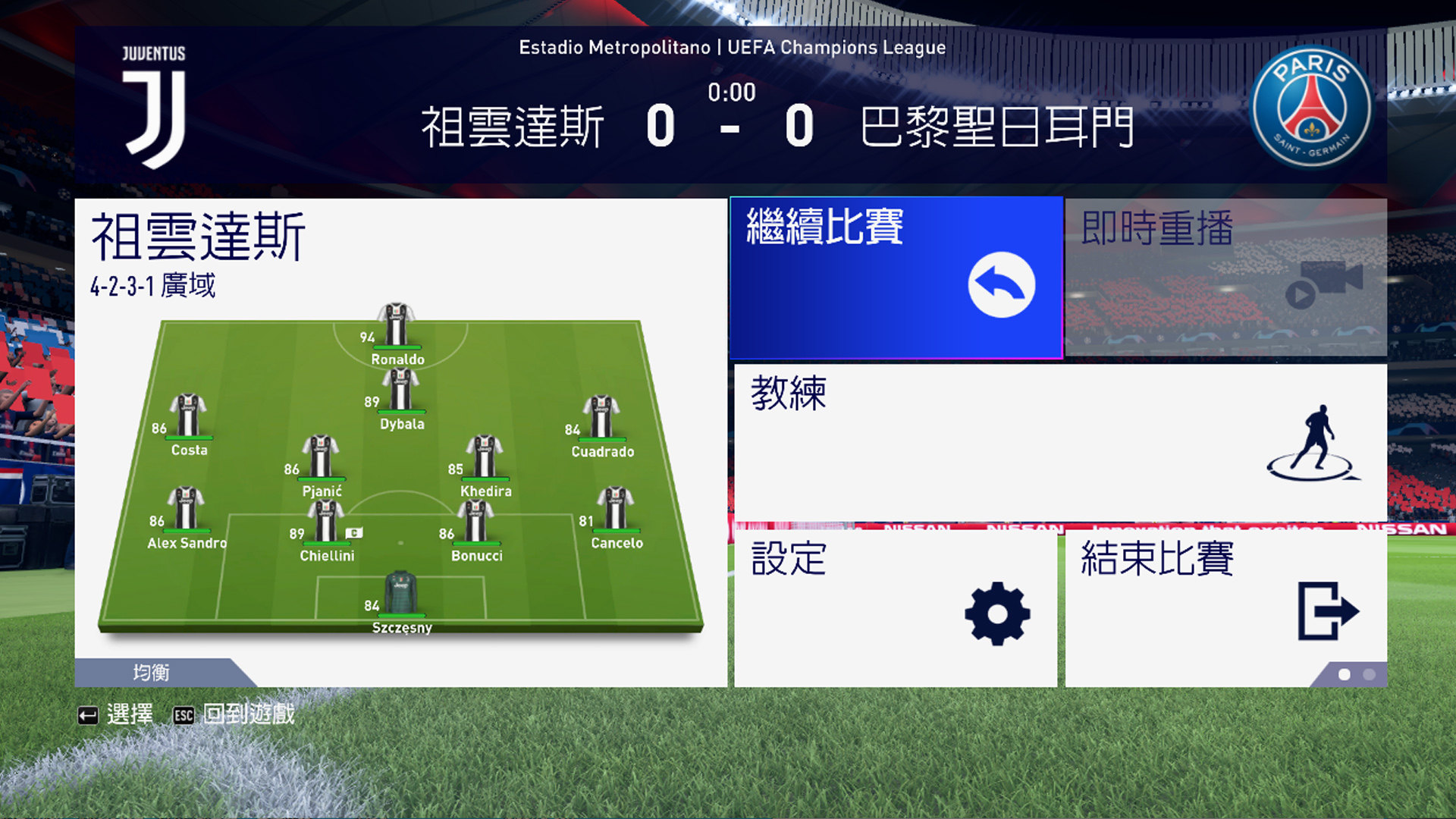
Task: Open the 即時重播 instant replay tile
Action: [x=1225, y=278]
